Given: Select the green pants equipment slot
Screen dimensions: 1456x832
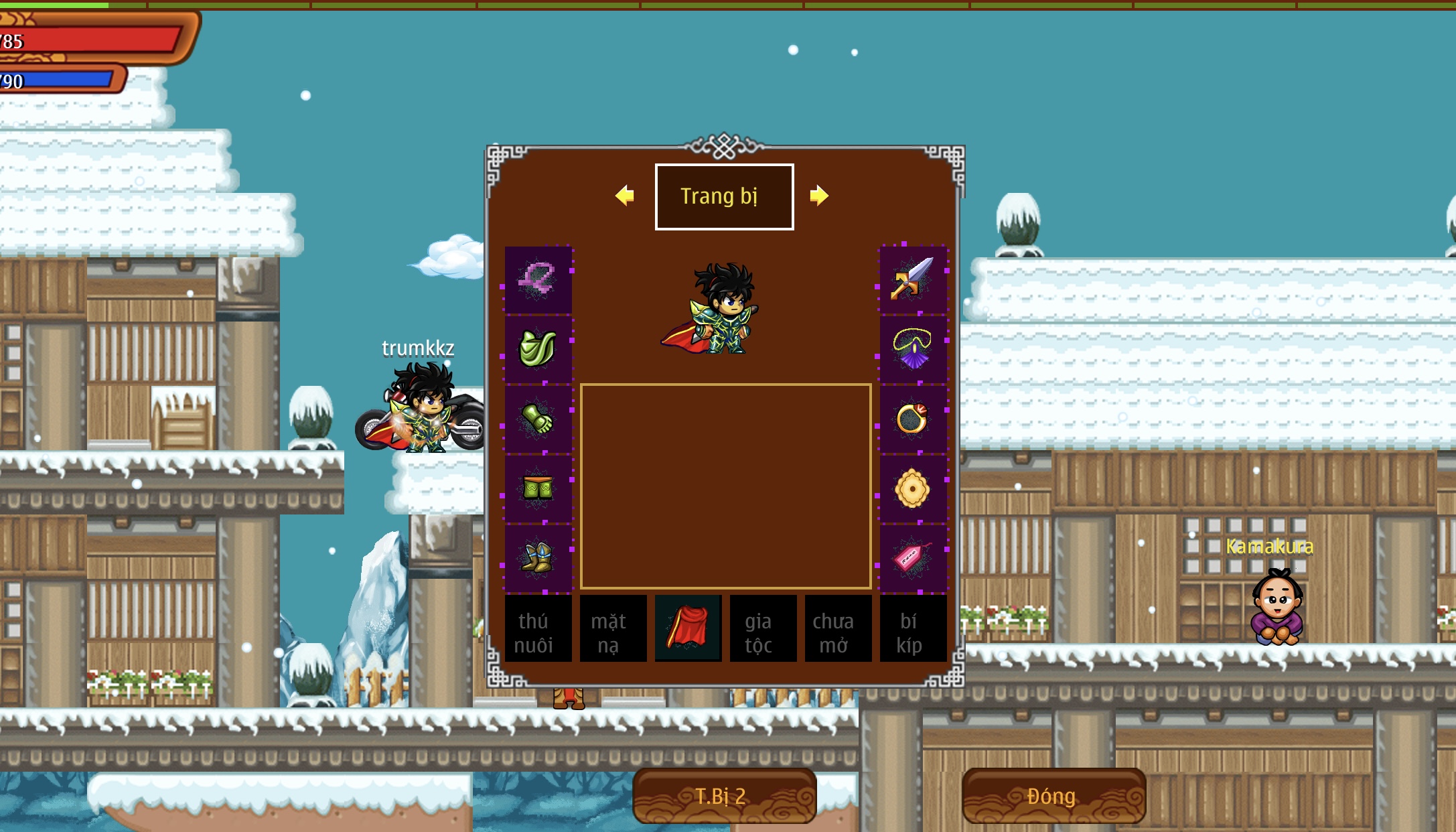Looking at the screenshot, I should [538, 488].
